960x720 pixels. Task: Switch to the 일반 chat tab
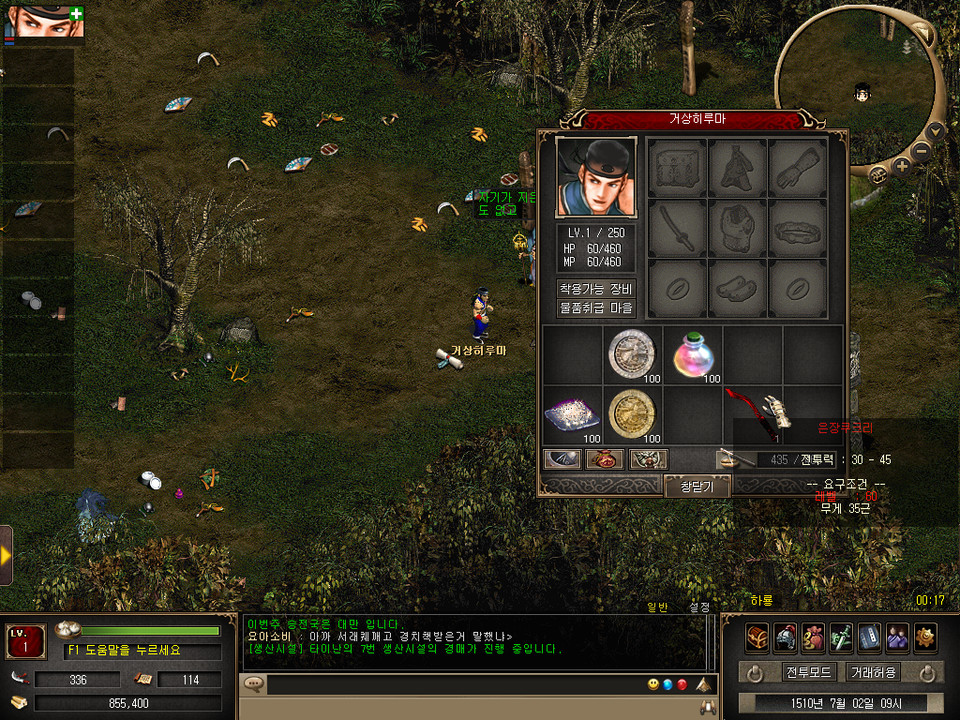(657, 606)
